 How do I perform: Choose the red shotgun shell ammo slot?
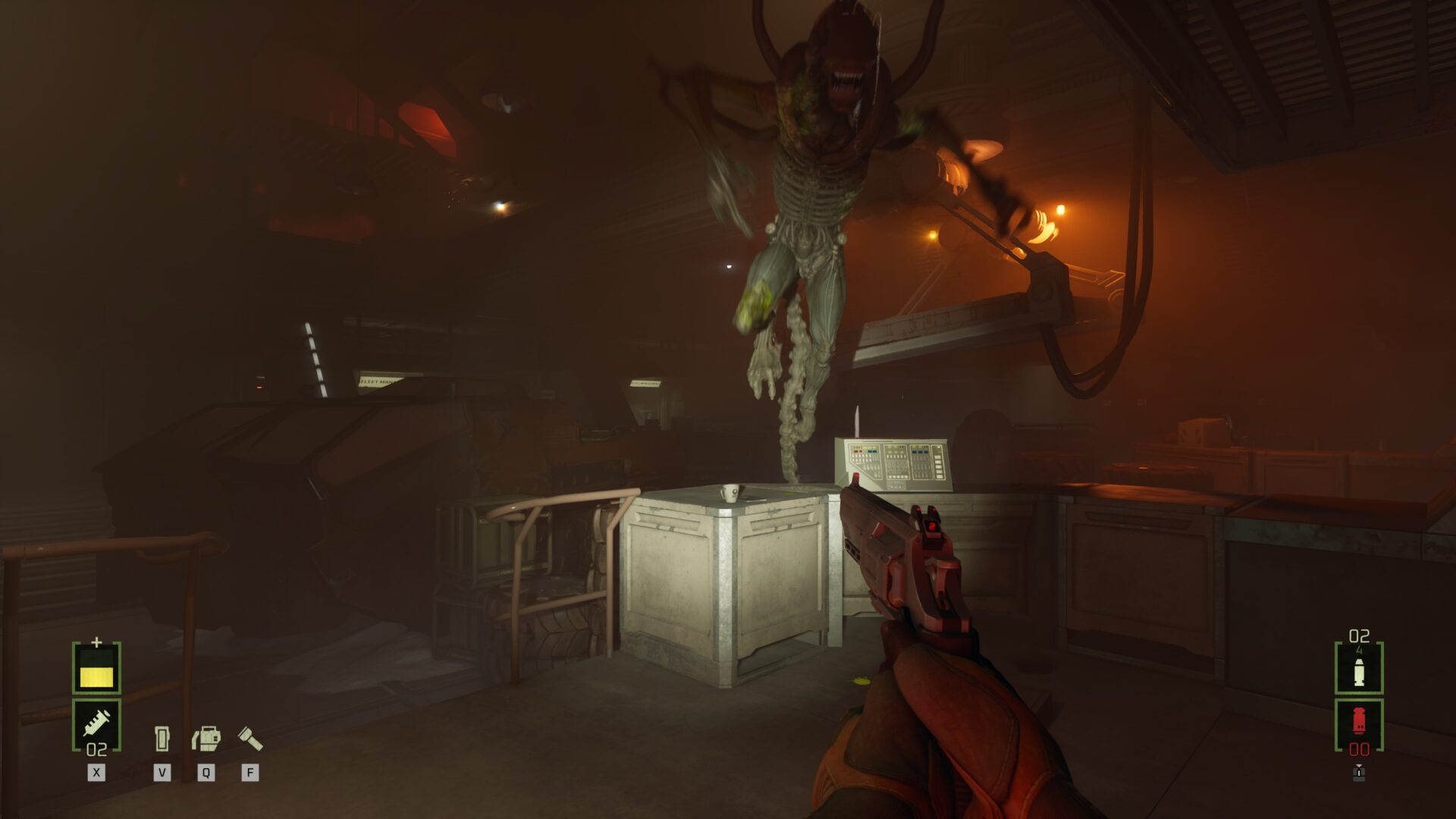tap(1358, 721)
